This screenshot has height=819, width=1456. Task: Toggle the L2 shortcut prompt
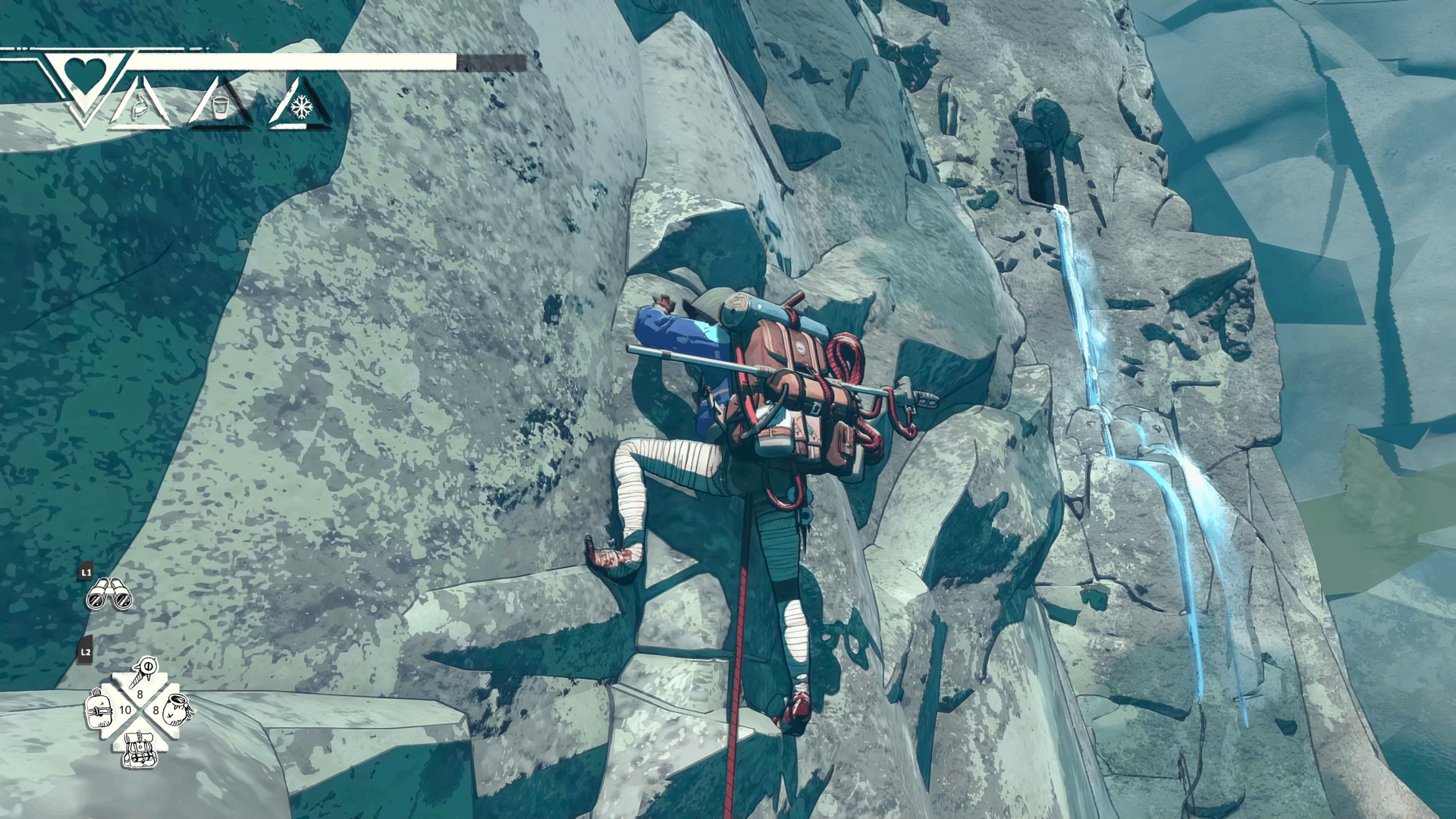[x=86, y=651]
